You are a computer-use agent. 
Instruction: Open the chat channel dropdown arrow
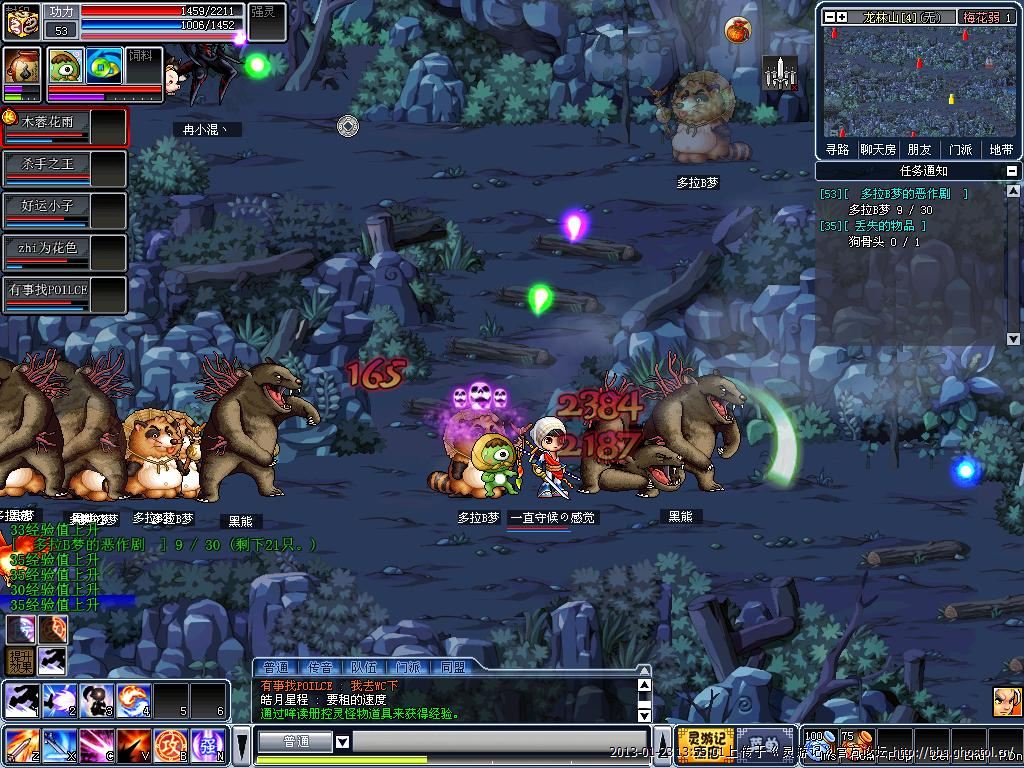342,742
